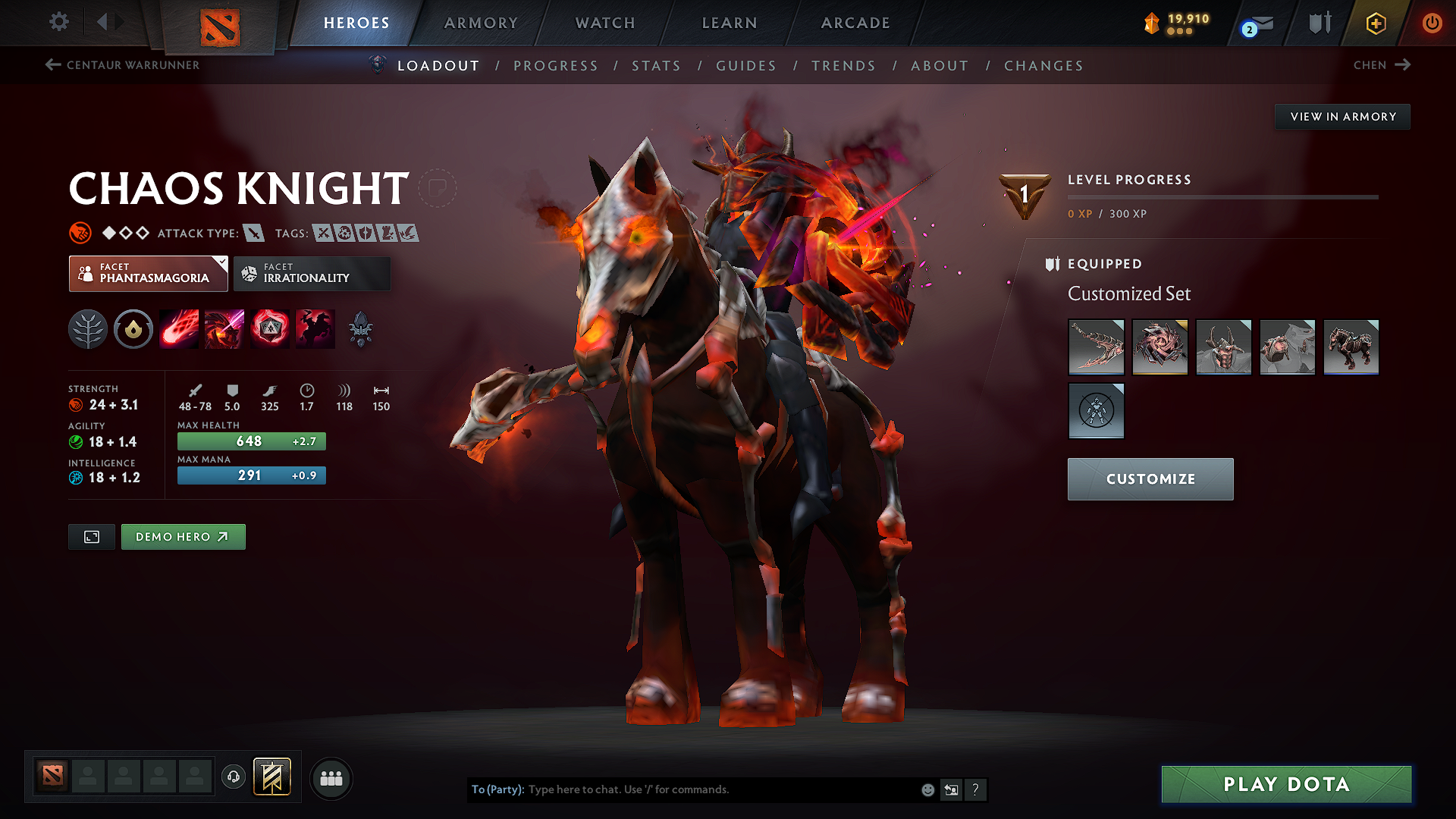1456x819 pixels.
Task: Select the Phantasmagoria facet
Action: (x=148, y=273)
